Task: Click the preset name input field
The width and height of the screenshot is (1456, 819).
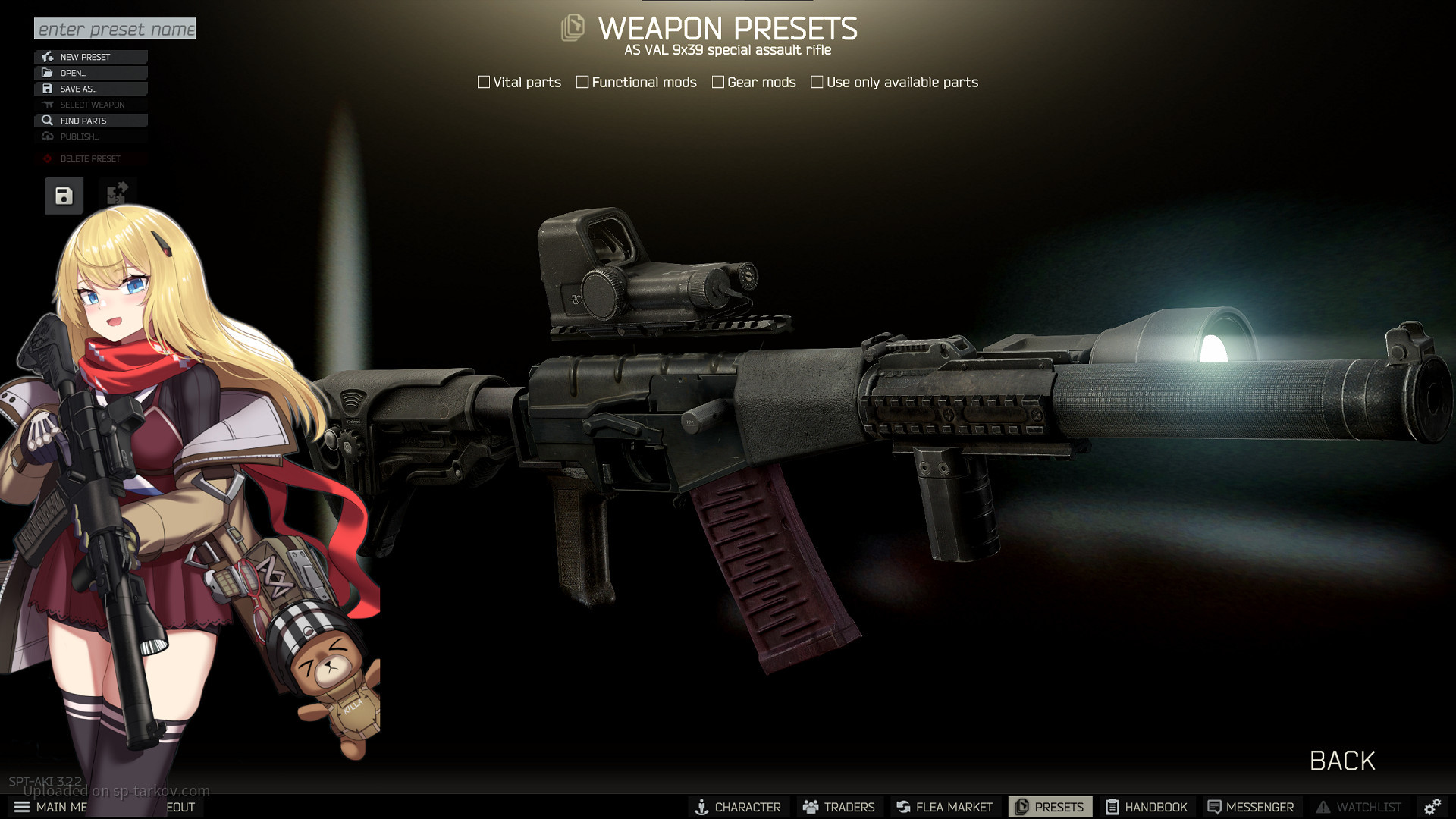Action: 115,29
